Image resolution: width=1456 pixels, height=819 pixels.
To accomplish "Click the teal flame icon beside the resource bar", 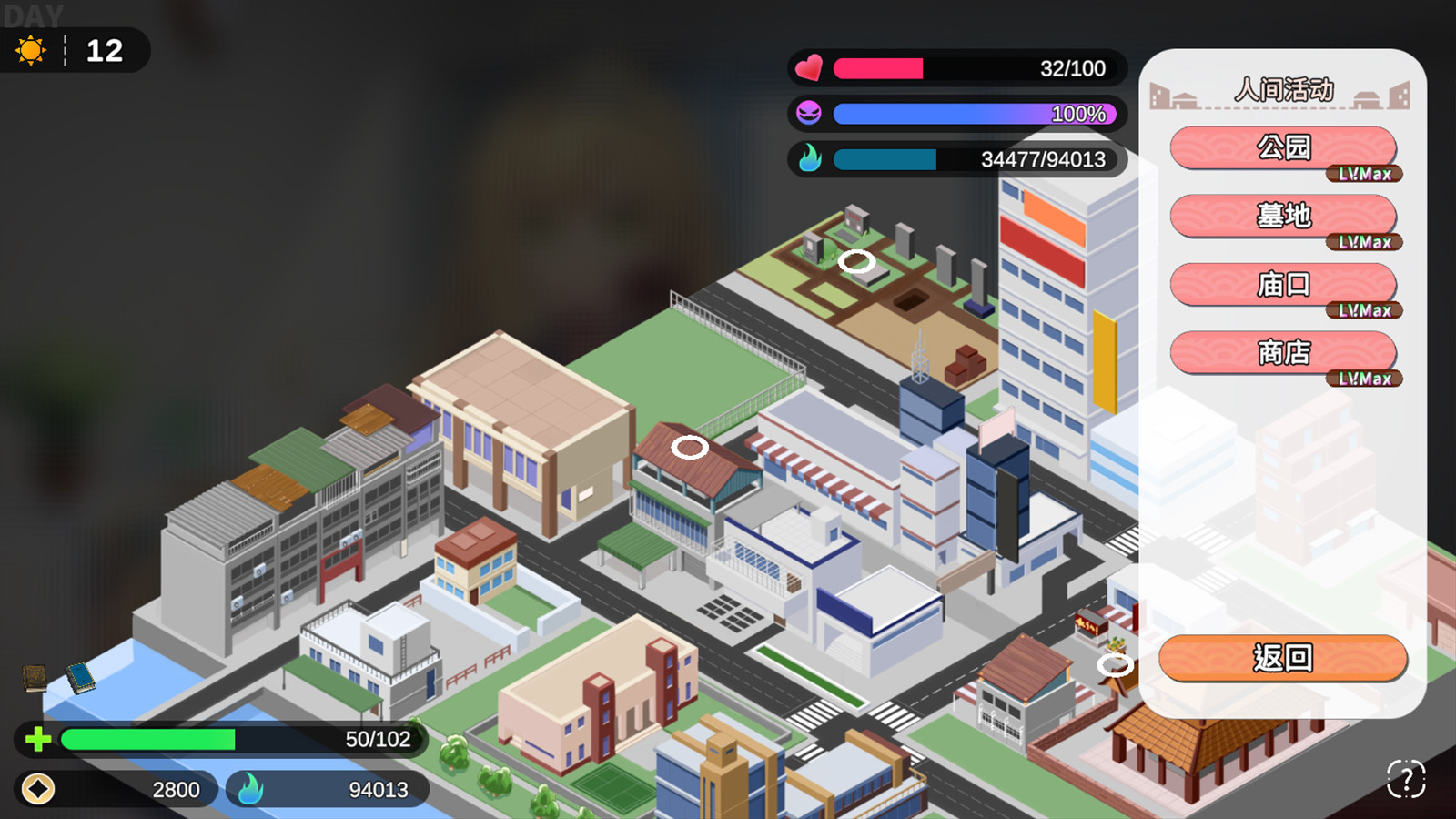I will [811, 160].
